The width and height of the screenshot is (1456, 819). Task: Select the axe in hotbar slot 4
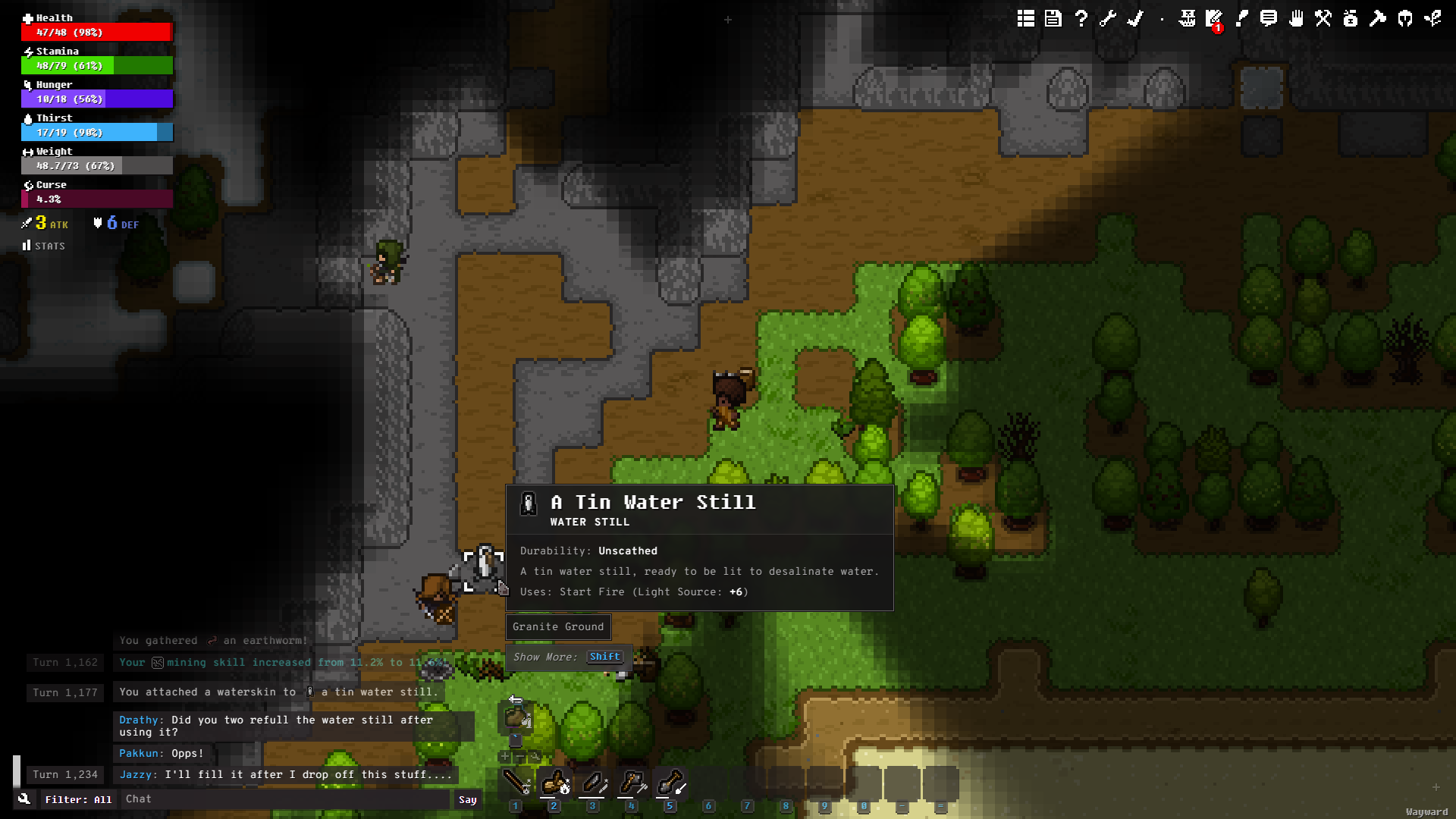[632, 782]
